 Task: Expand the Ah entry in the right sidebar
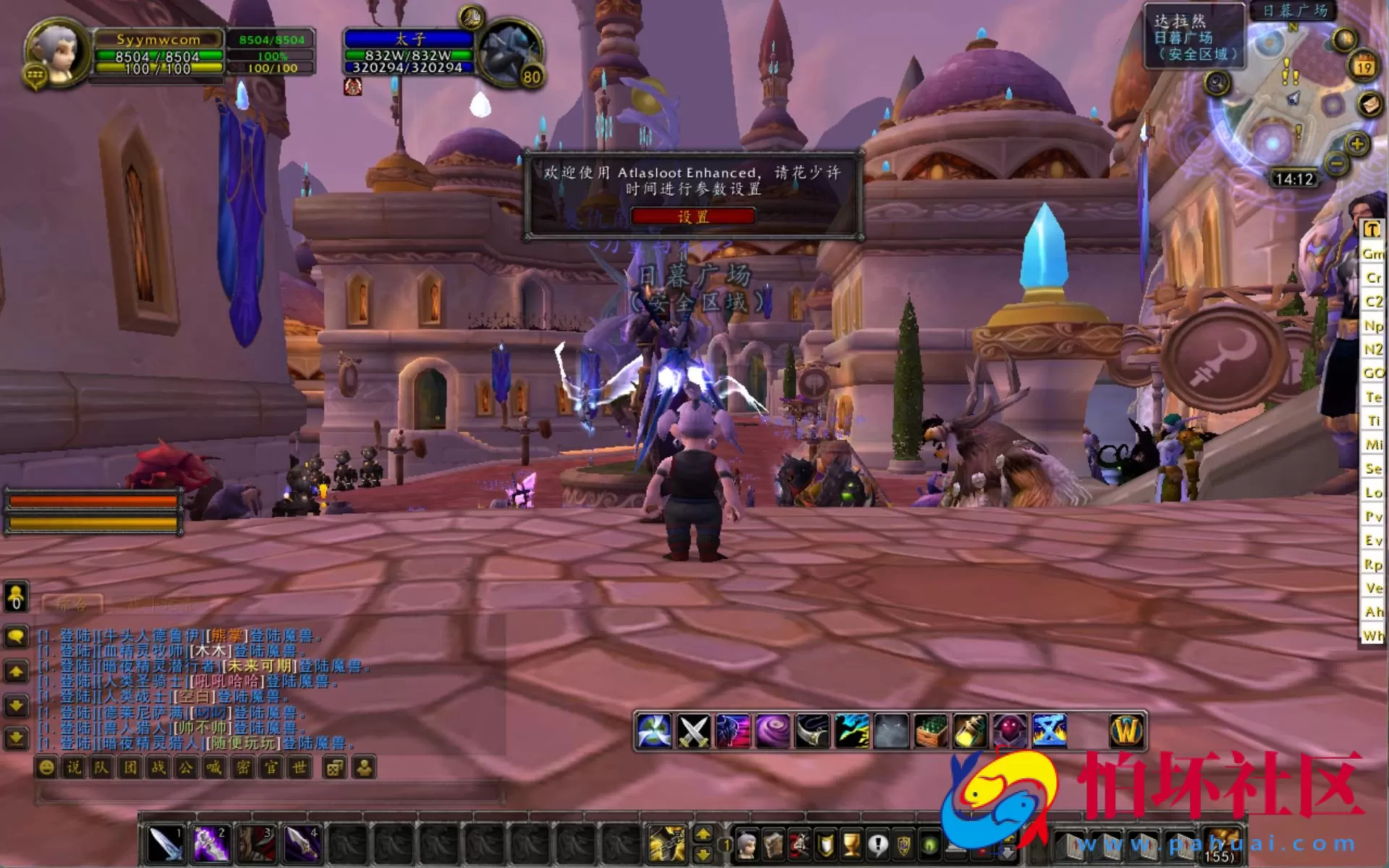1372,611
